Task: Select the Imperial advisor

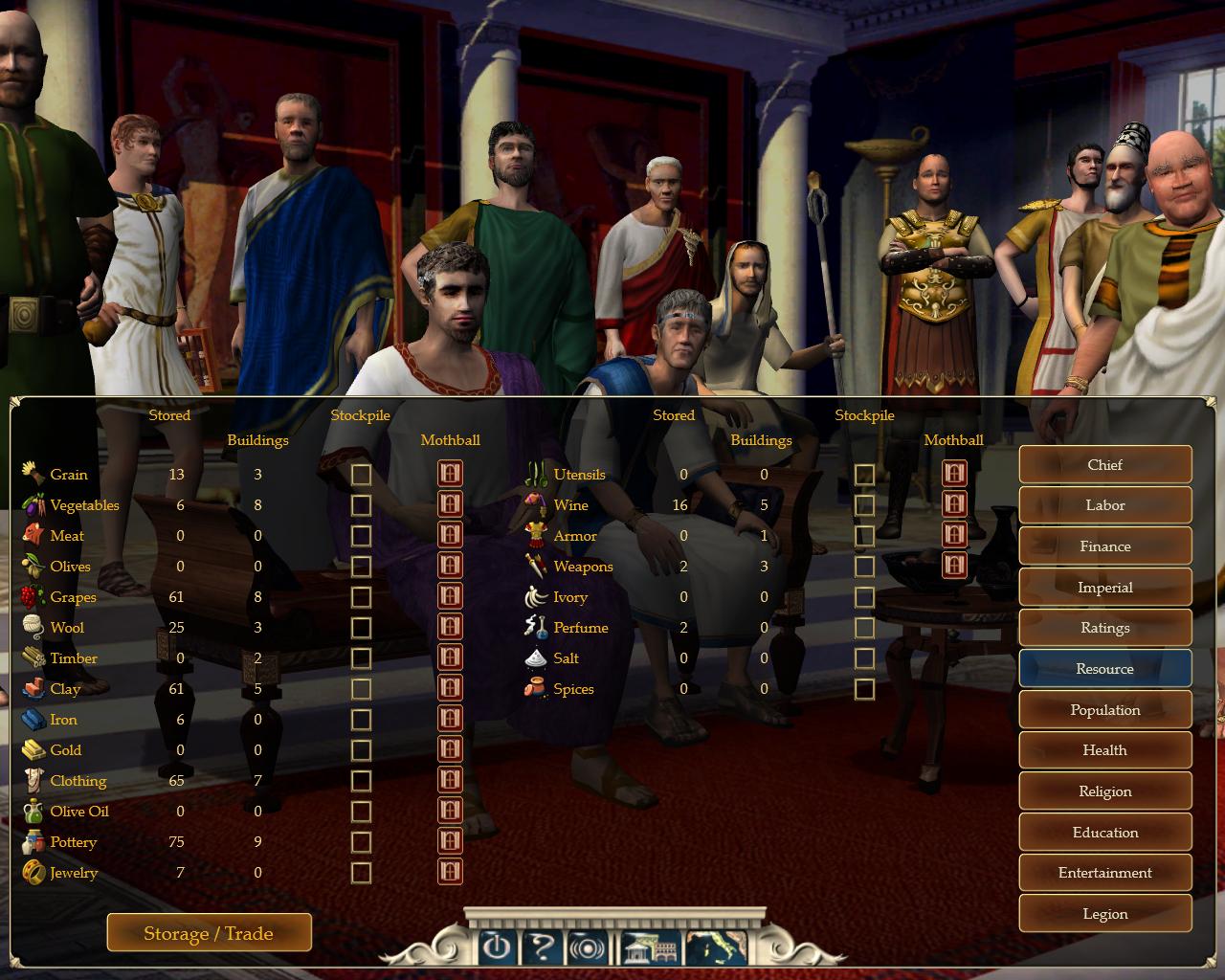Action: (1104, 588)
